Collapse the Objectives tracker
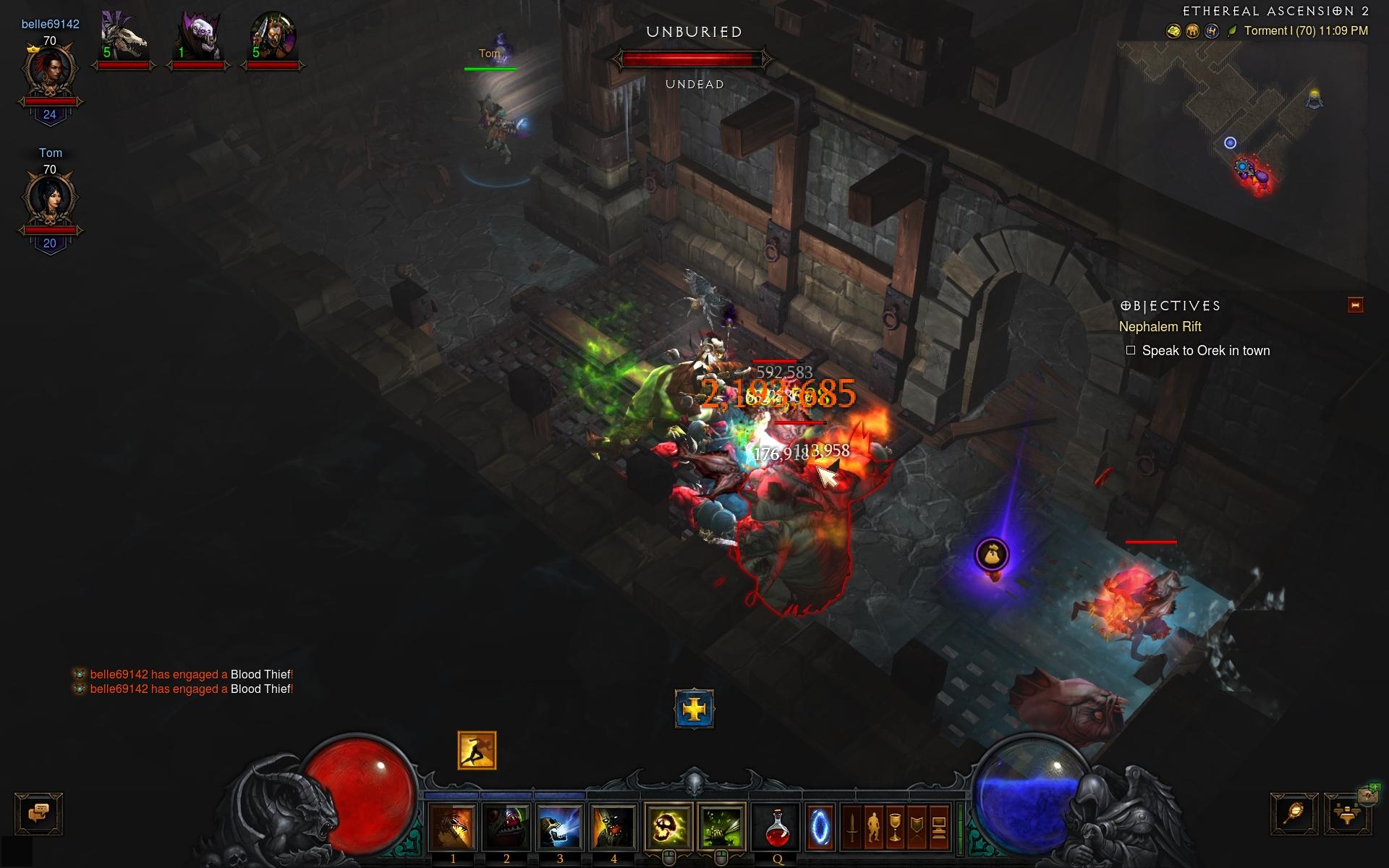 click(x=1355, y=305)
